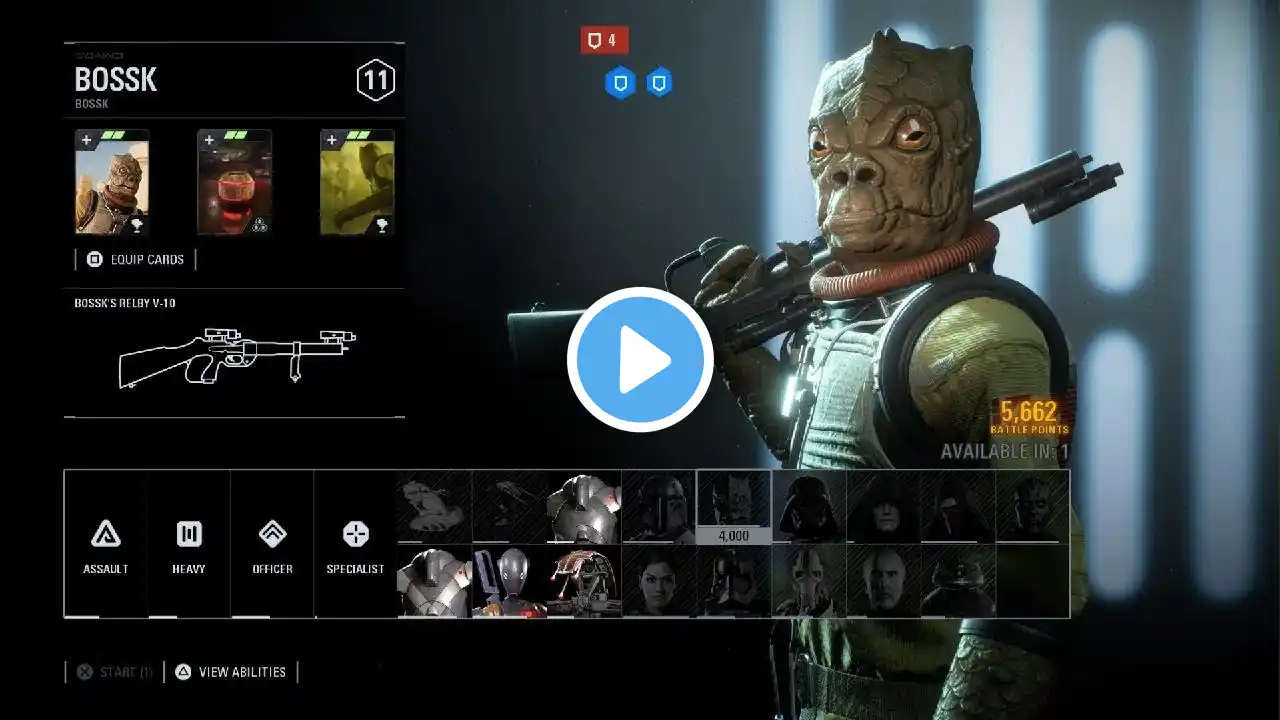Select the Bossk portrait star card
The width and height of the screenshot is (1280, 720).
point(112,183)
